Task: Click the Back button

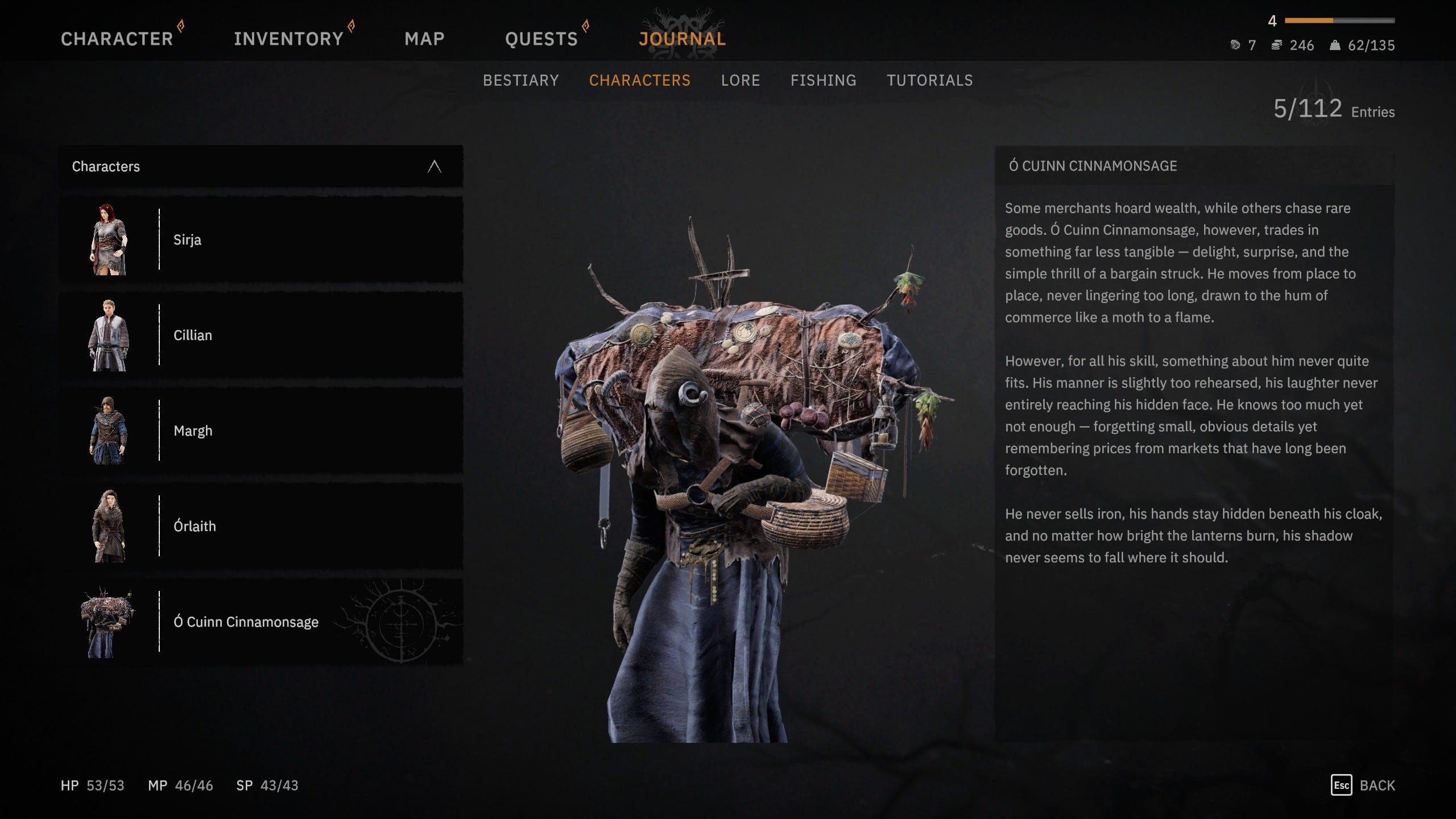Action: point(1363,785)
